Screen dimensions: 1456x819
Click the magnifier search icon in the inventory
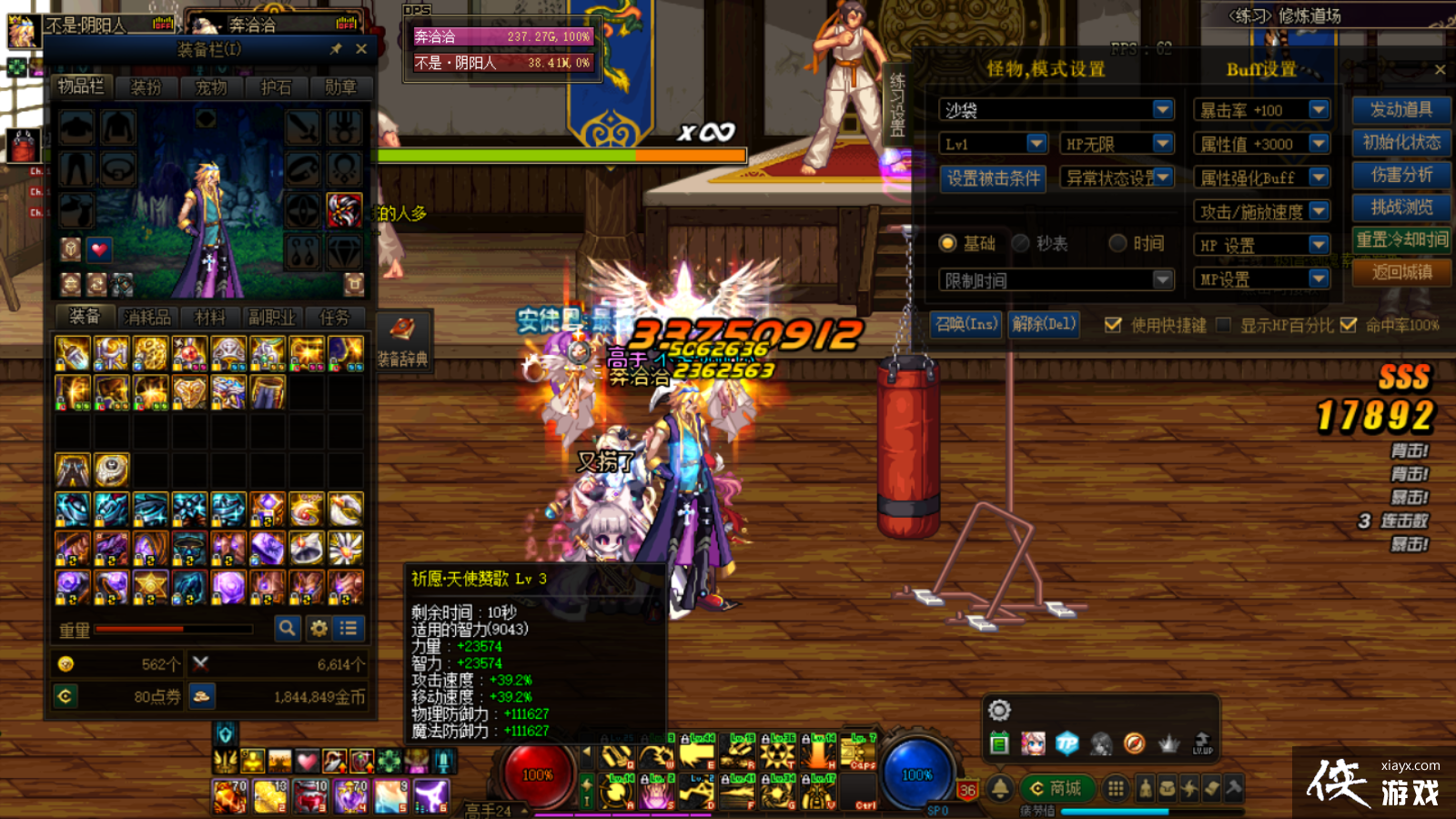pyautogui.click(x=288, y=628)
